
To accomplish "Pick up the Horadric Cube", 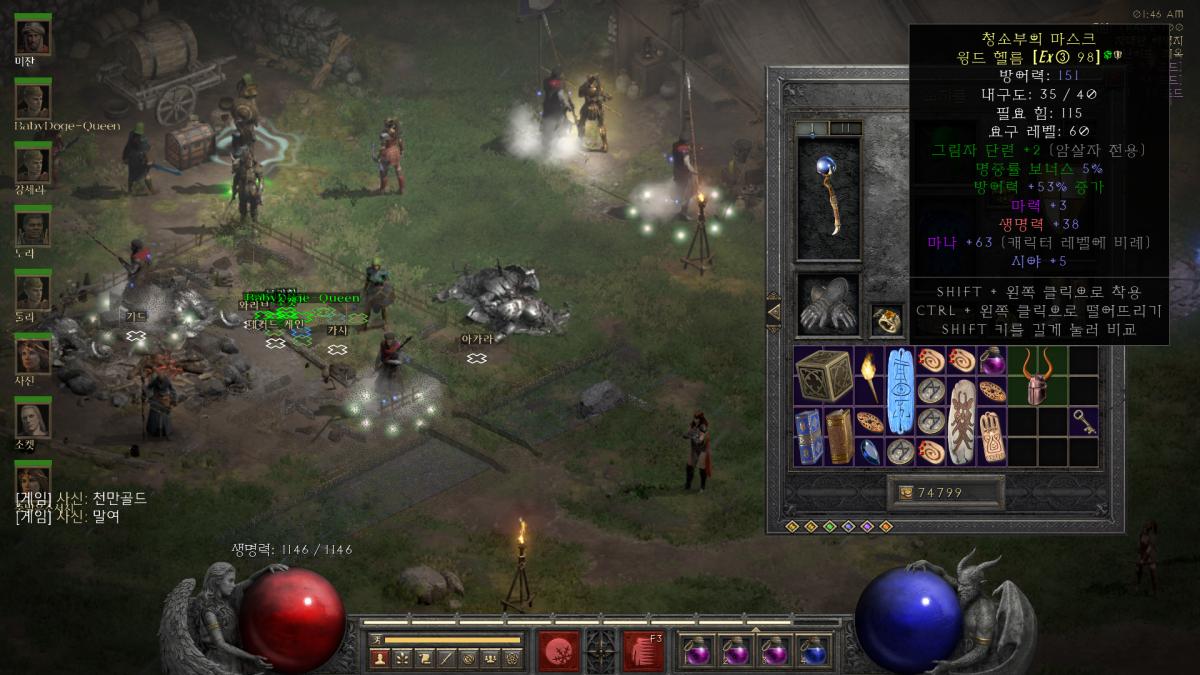I will pyautogui.click(x=824, y=376).
